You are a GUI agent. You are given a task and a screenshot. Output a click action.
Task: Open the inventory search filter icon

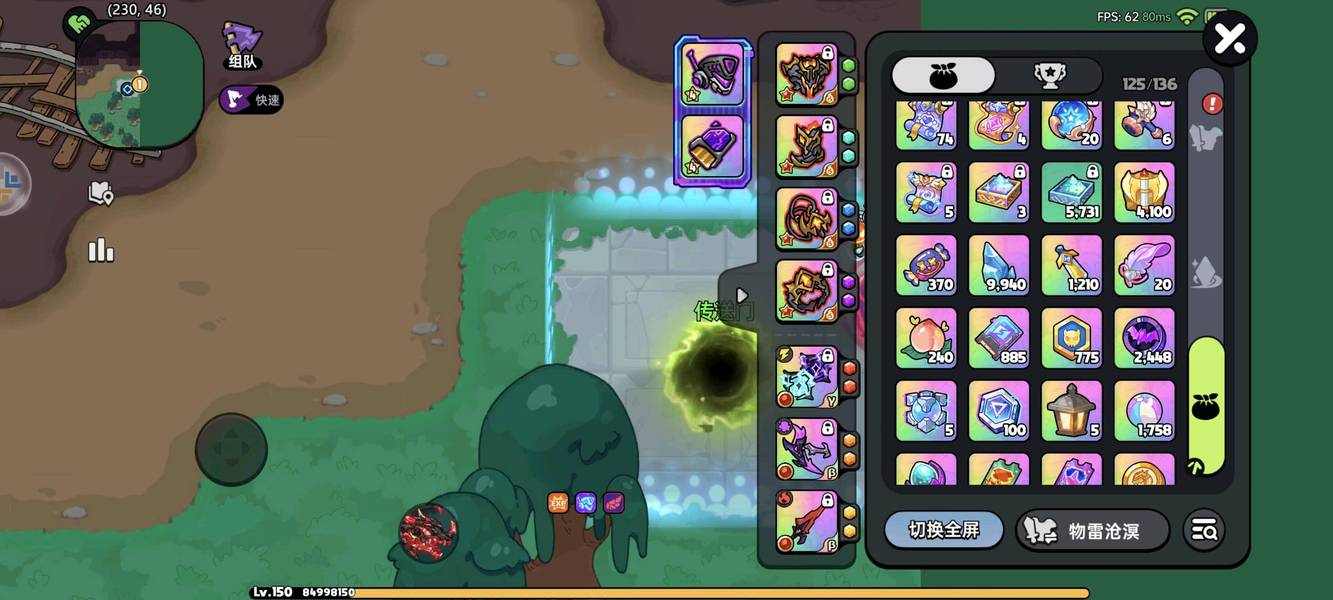(1204, 530)
